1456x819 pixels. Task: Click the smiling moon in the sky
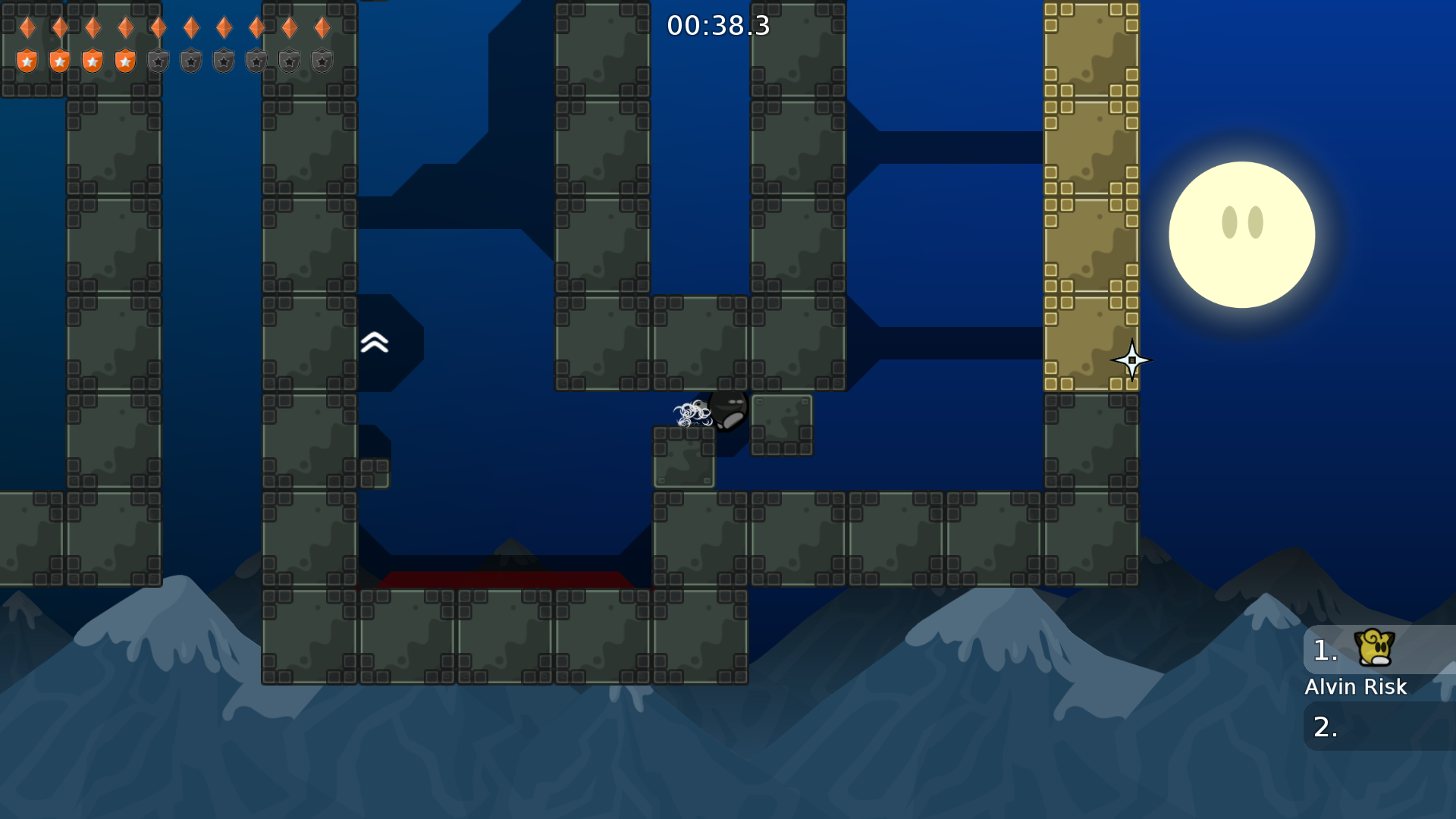click(1242, 235)
